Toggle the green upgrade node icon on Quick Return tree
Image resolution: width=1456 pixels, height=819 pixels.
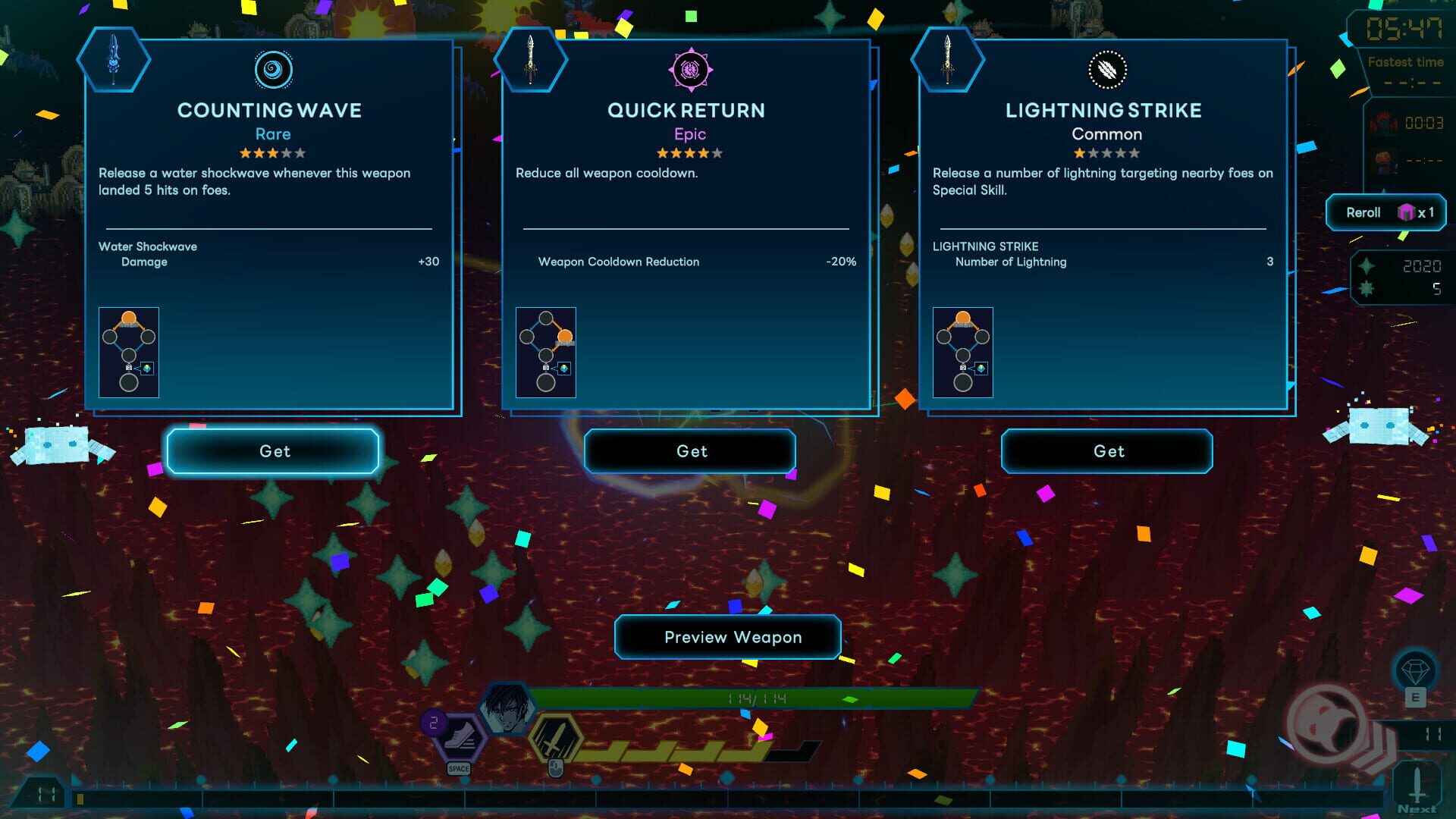click(564, 369)
